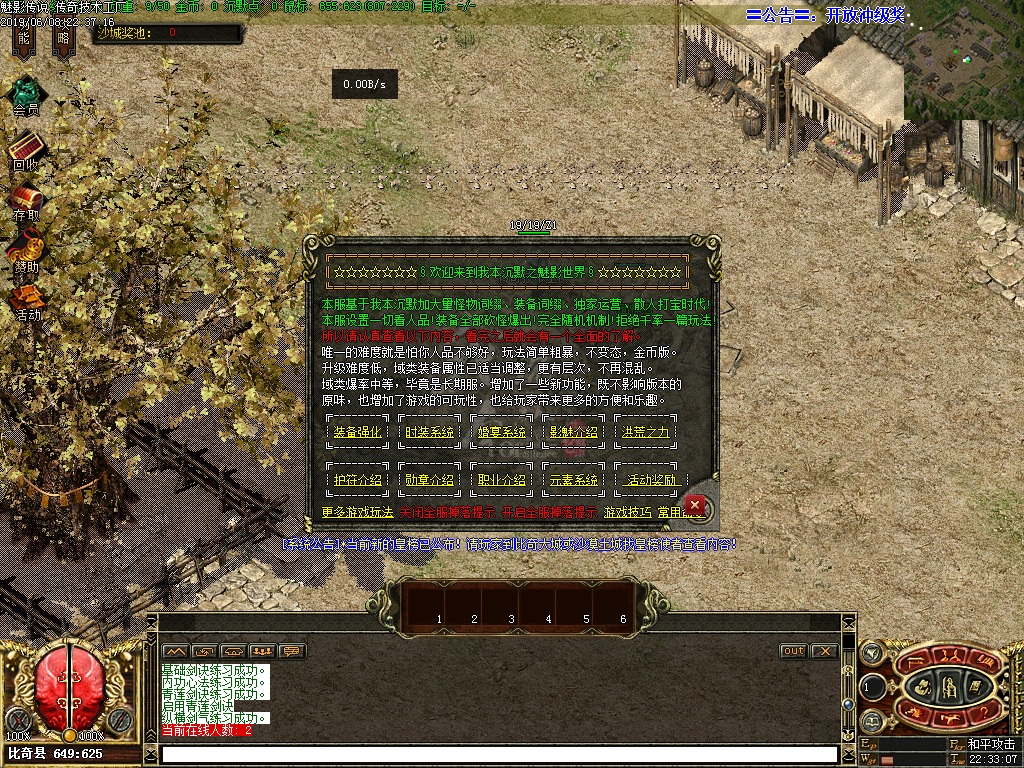Show the 勋章介绍 medal introduction
1024x768 pixels.
pyautogui.click(x=429, y=480)
